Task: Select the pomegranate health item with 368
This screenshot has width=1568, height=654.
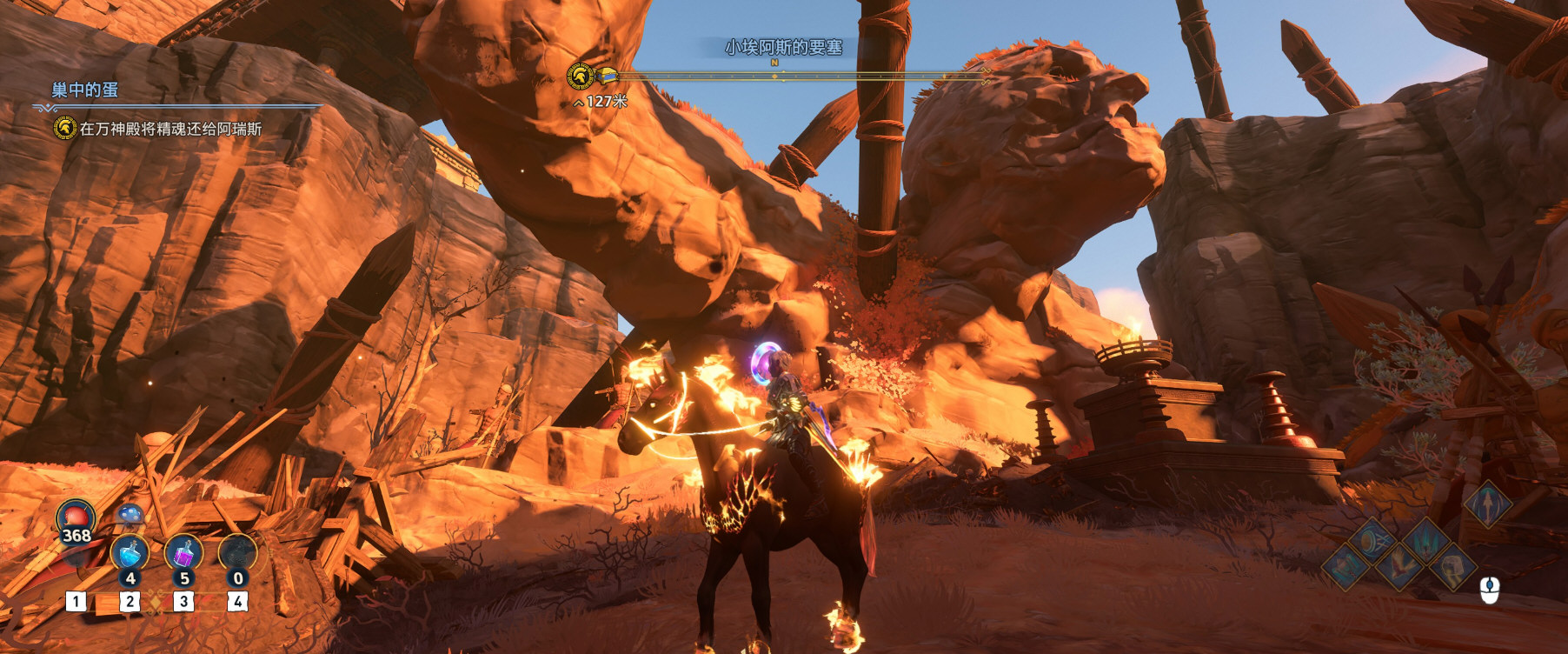Action: click(x=76, y=520)
